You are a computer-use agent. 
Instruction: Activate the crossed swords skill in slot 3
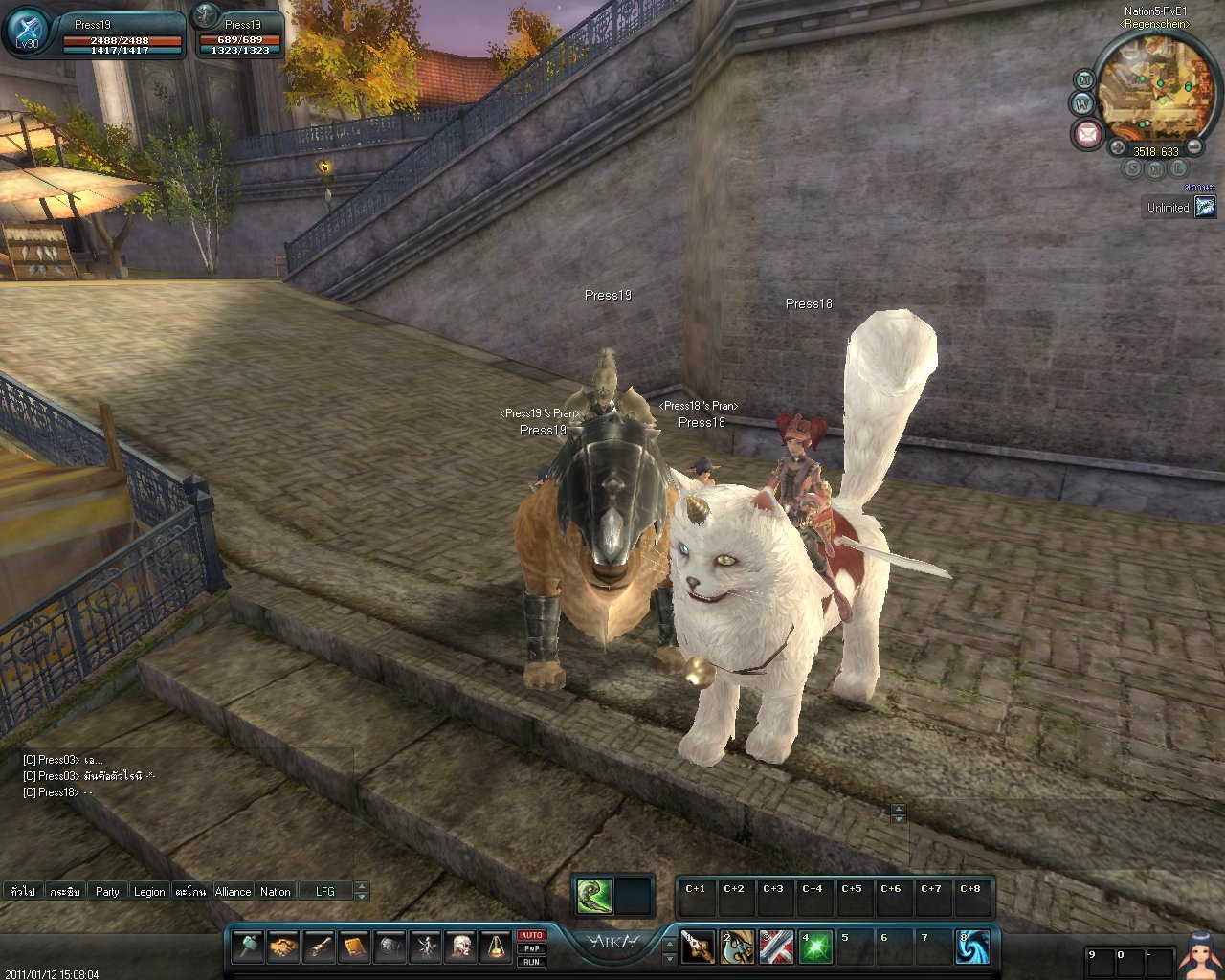click(x=775, y=947)
